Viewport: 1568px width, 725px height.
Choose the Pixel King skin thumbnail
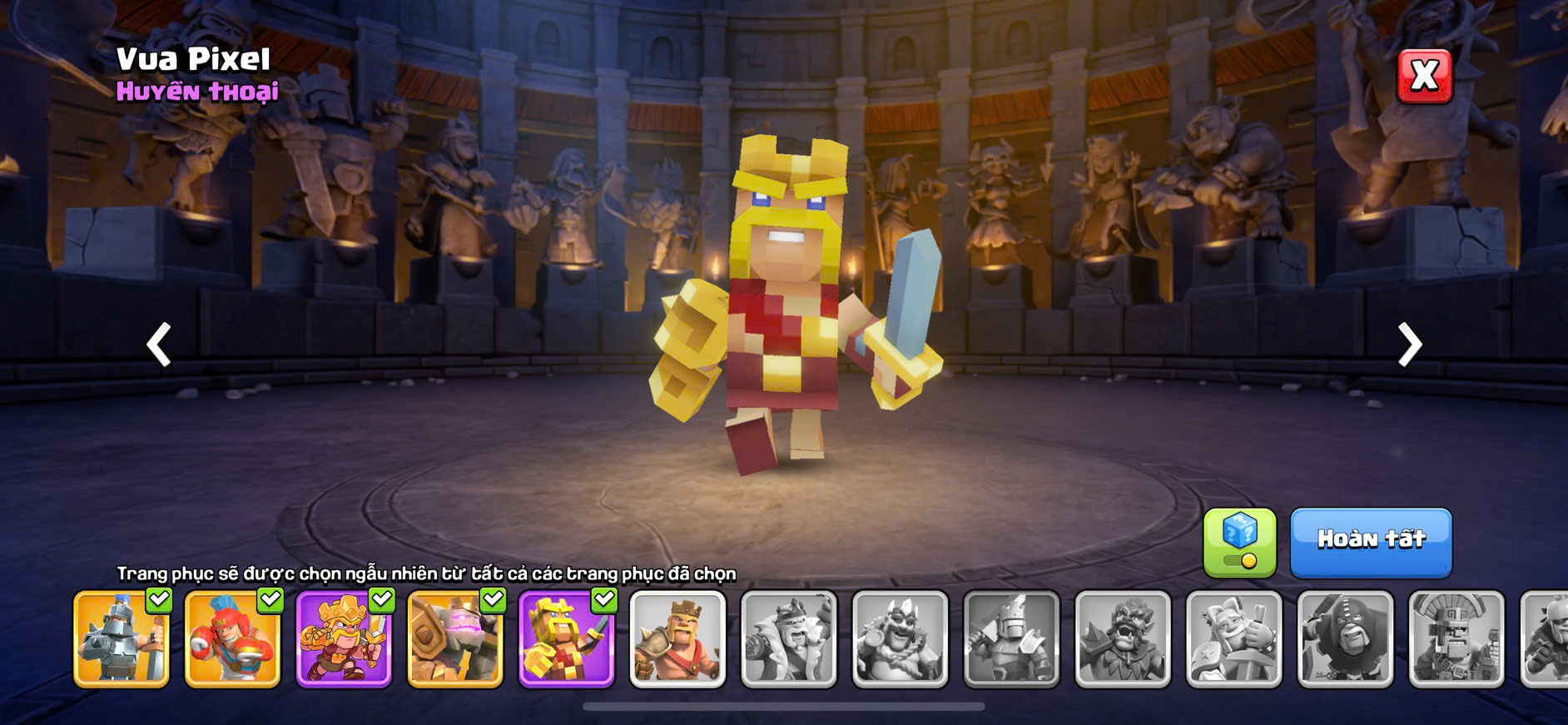coord(567,639)
